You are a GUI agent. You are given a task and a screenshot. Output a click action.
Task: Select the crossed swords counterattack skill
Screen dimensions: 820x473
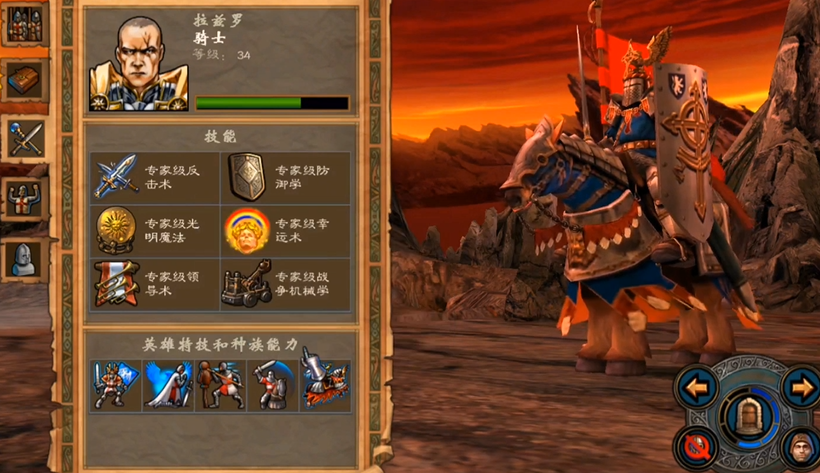pos(116,176)
